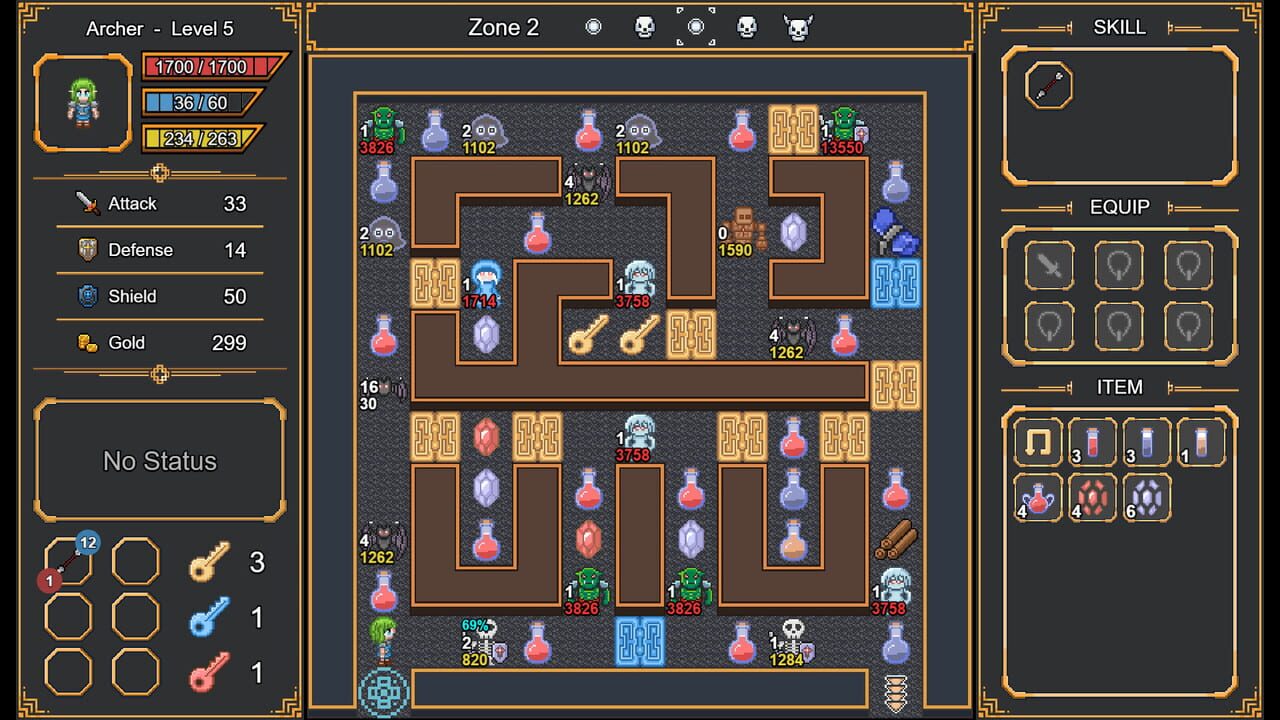Click the Defense shield stat icon
This screenshot has width=1280, height=720.
pos(86,249)
